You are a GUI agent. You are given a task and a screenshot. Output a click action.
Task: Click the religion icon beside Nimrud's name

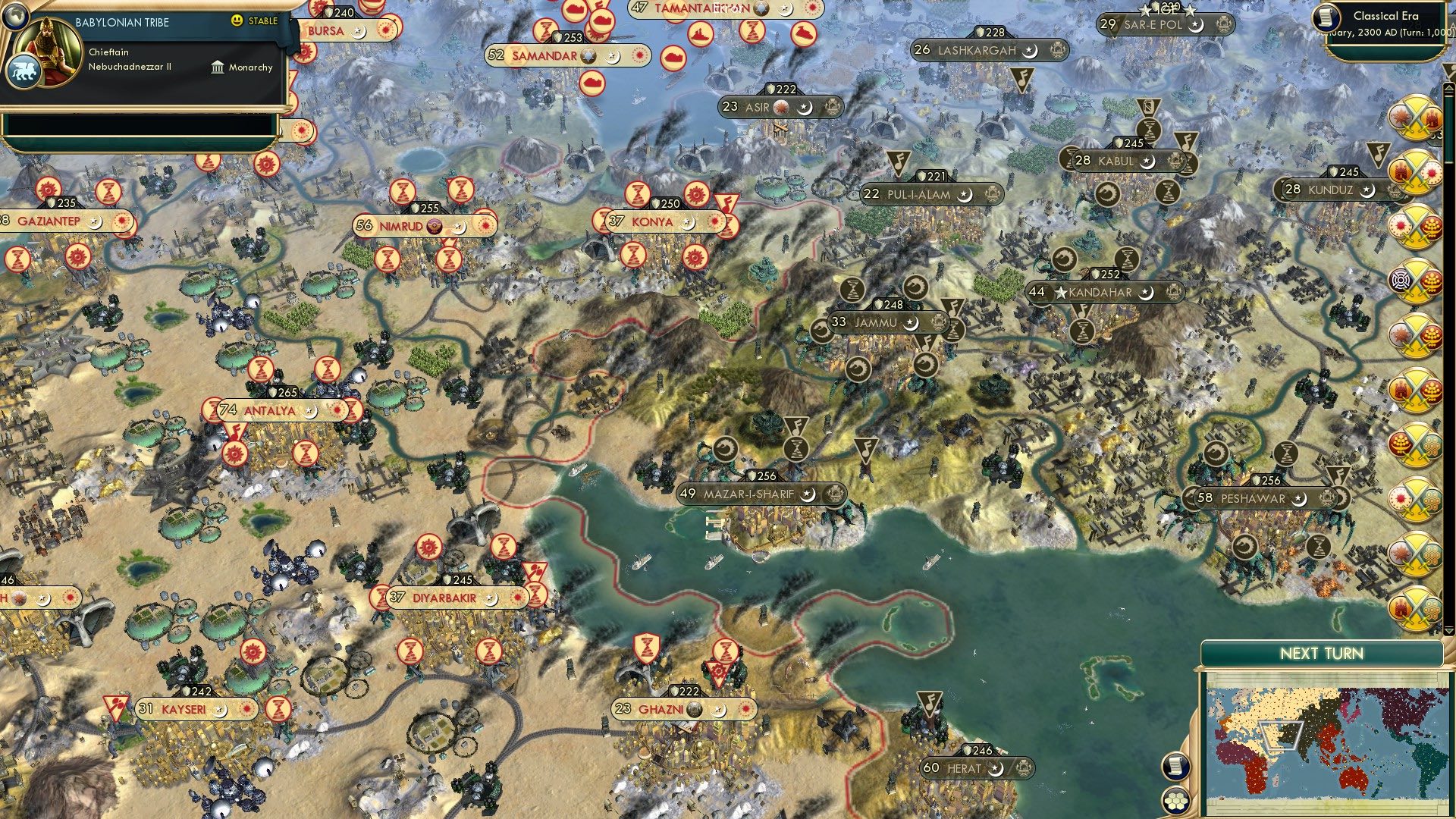coord(433,225)
